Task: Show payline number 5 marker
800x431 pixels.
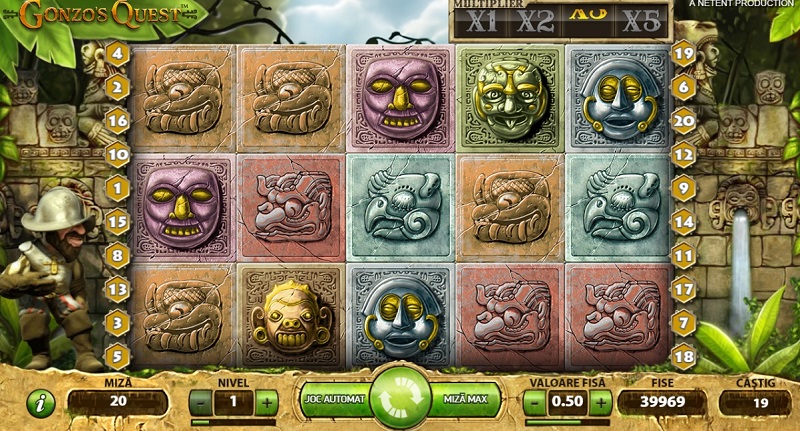Action: (x=118, y=356)
